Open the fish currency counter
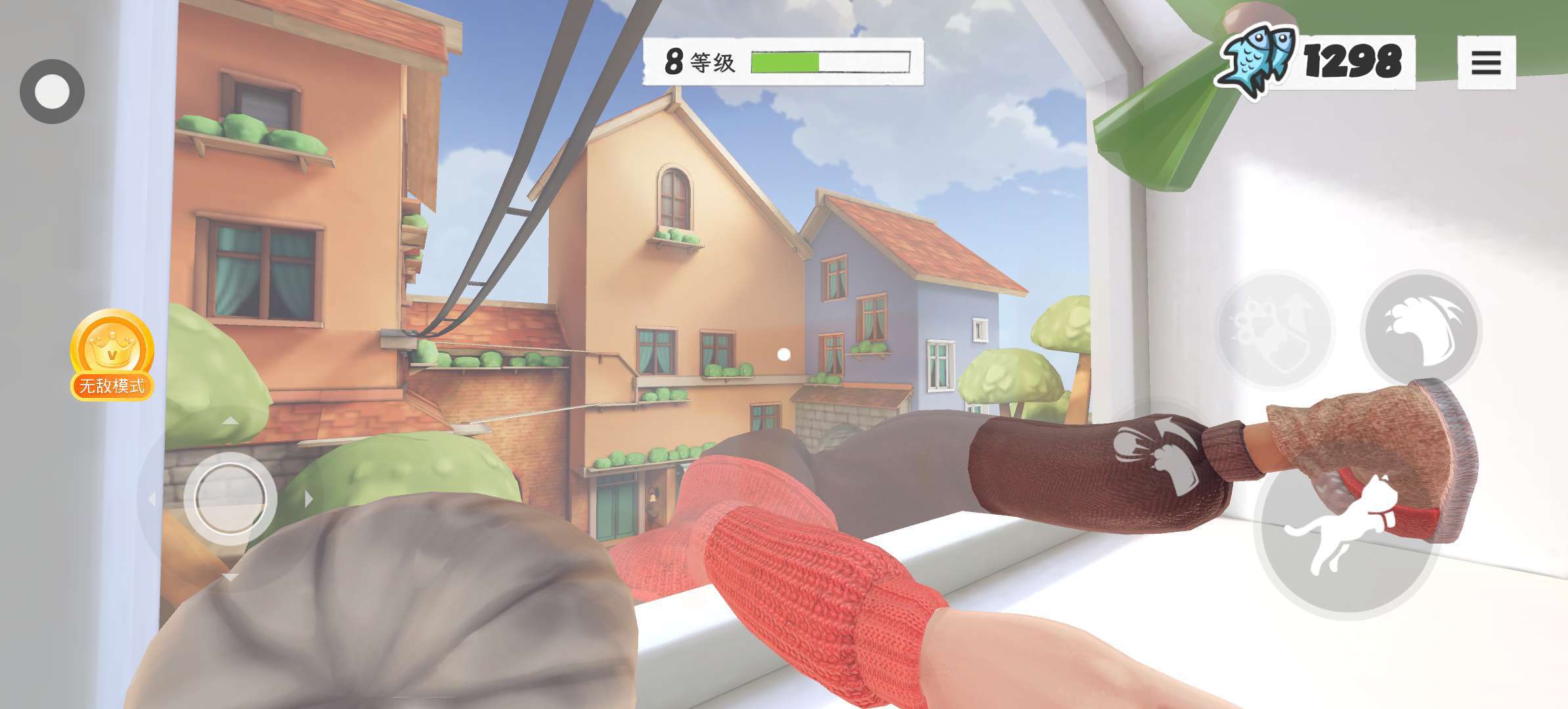This screenshot has width=1568, height=709. coord(1315,62)
